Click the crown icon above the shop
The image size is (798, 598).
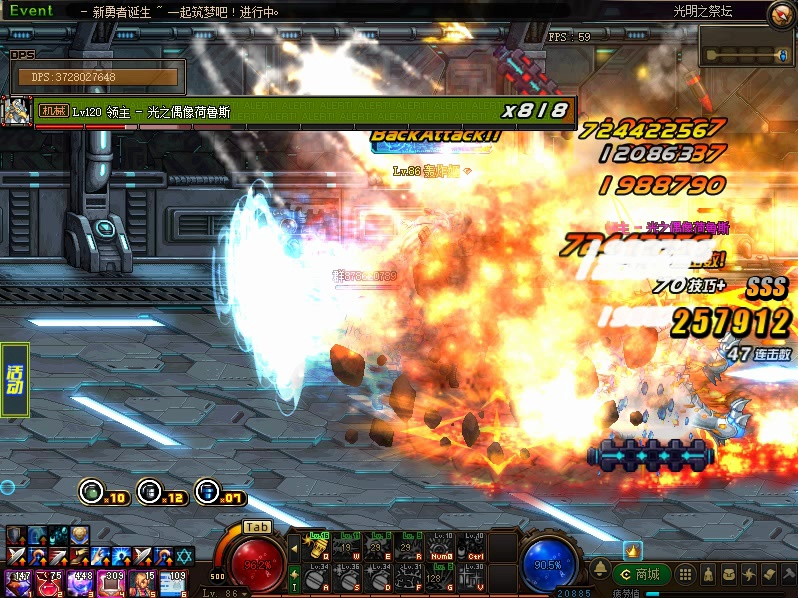tap(632, 550)
